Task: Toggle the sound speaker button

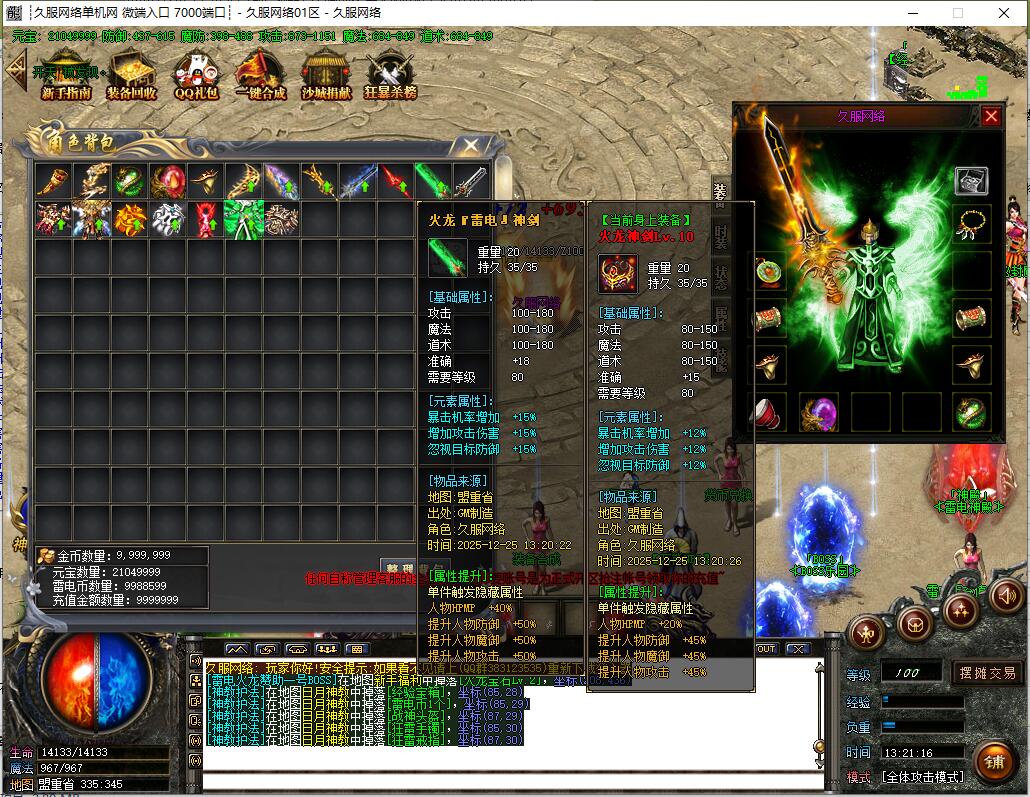Action: (1006, 597)
